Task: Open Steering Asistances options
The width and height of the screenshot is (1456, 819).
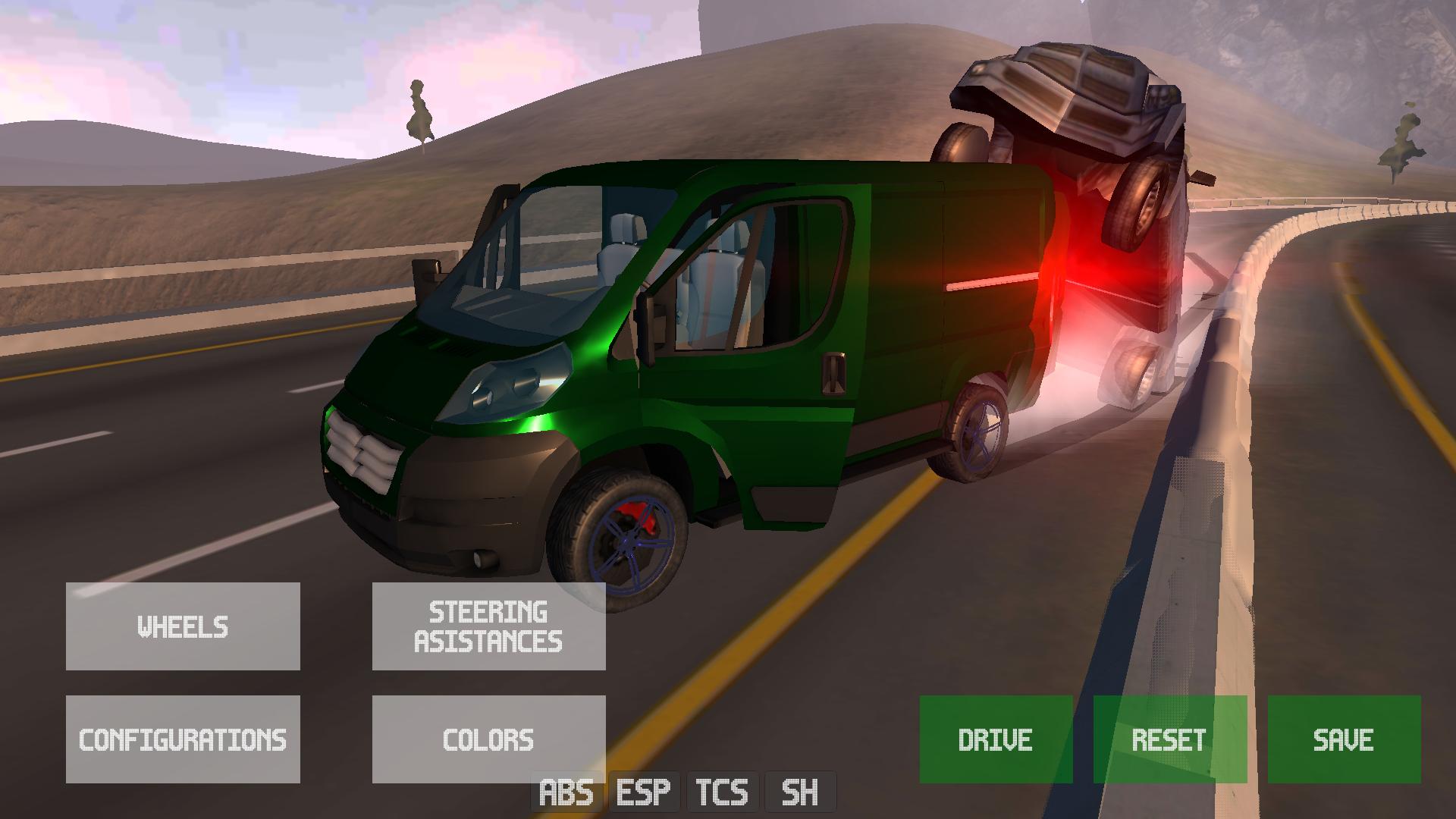Action: click(488, 626)
